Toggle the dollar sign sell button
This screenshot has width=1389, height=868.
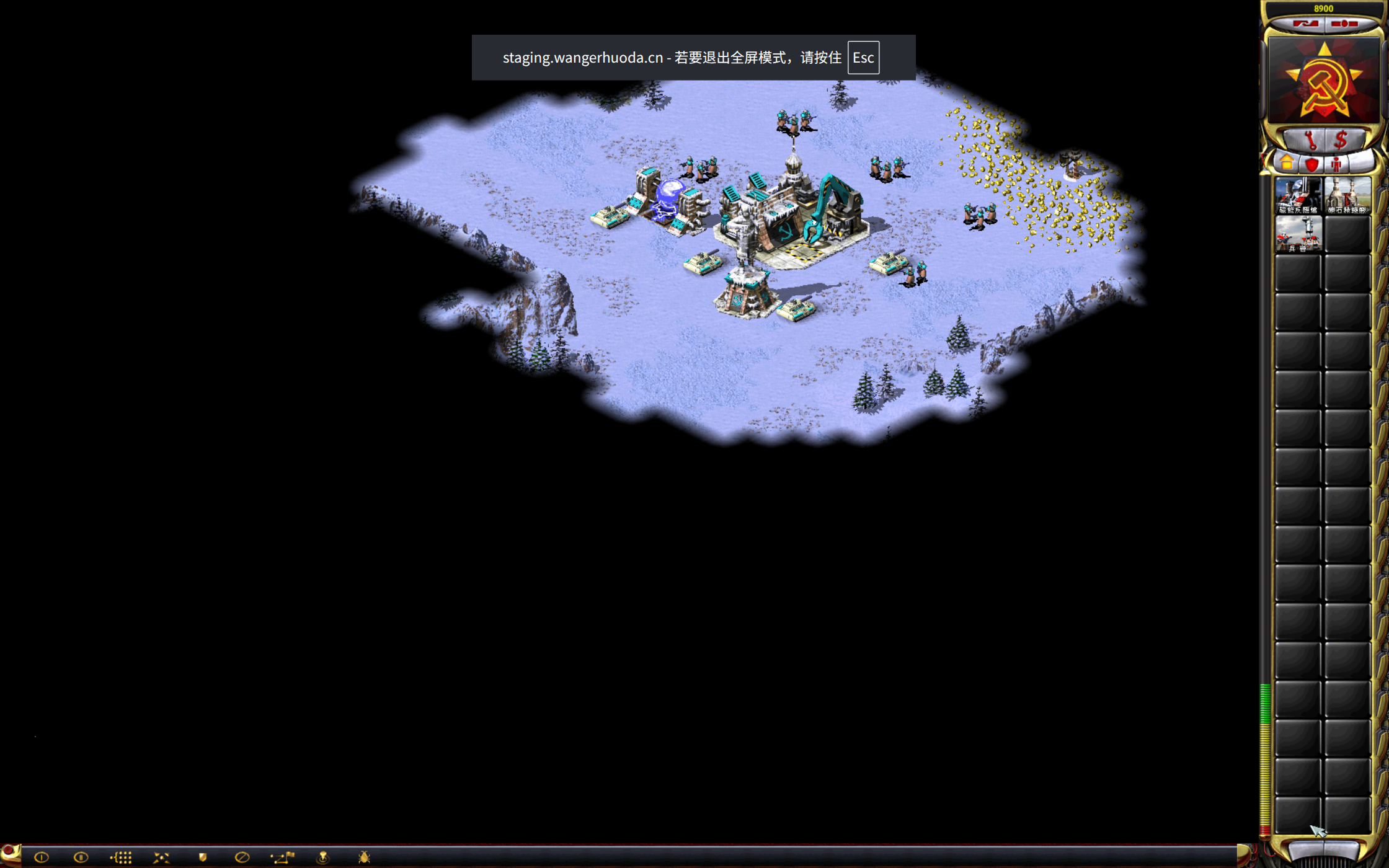[x=1341, y=140]
